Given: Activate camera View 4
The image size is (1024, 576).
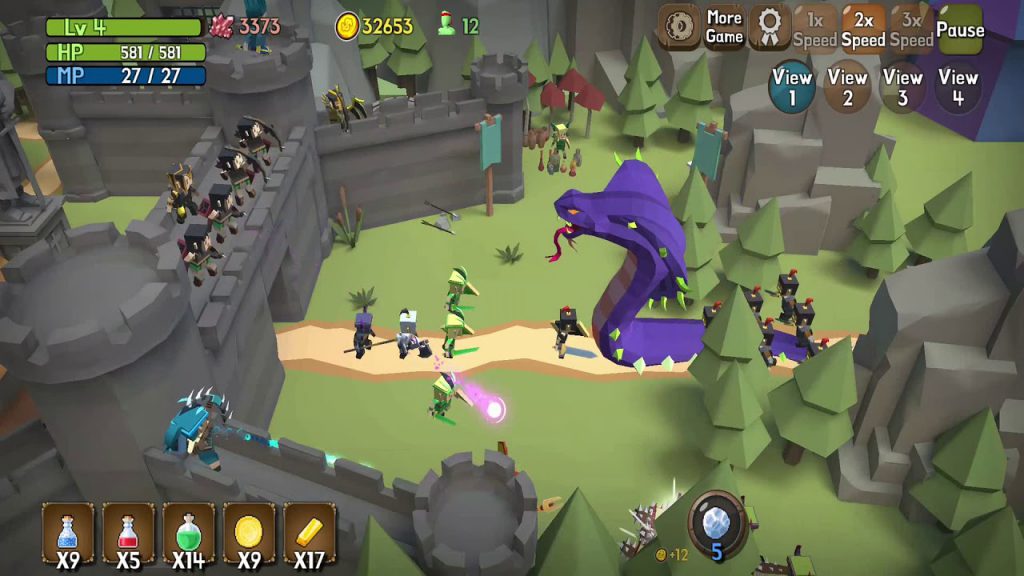Looking at the screenshot, I should (x=958, y=86).
